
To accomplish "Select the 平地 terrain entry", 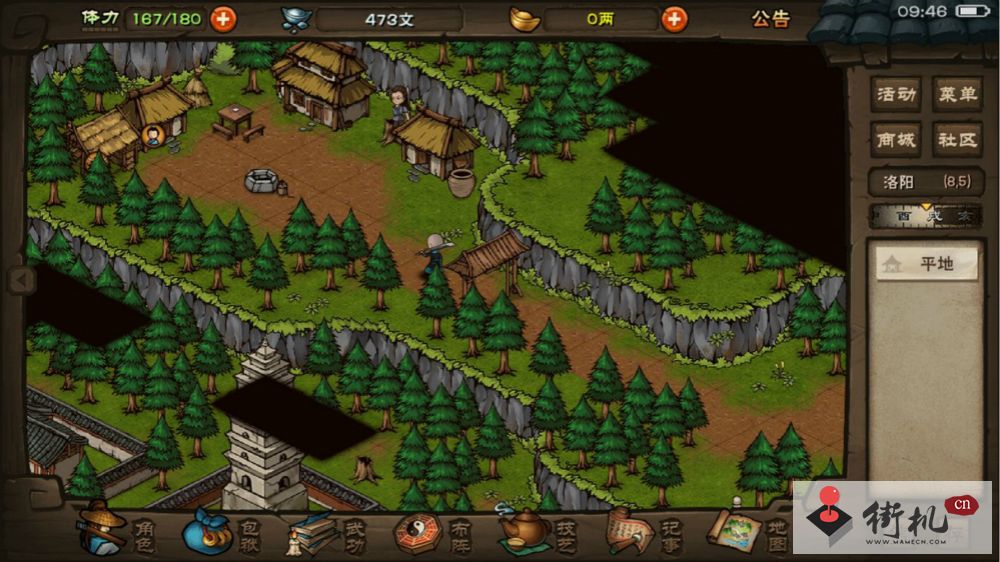I will tap(927, 264).
